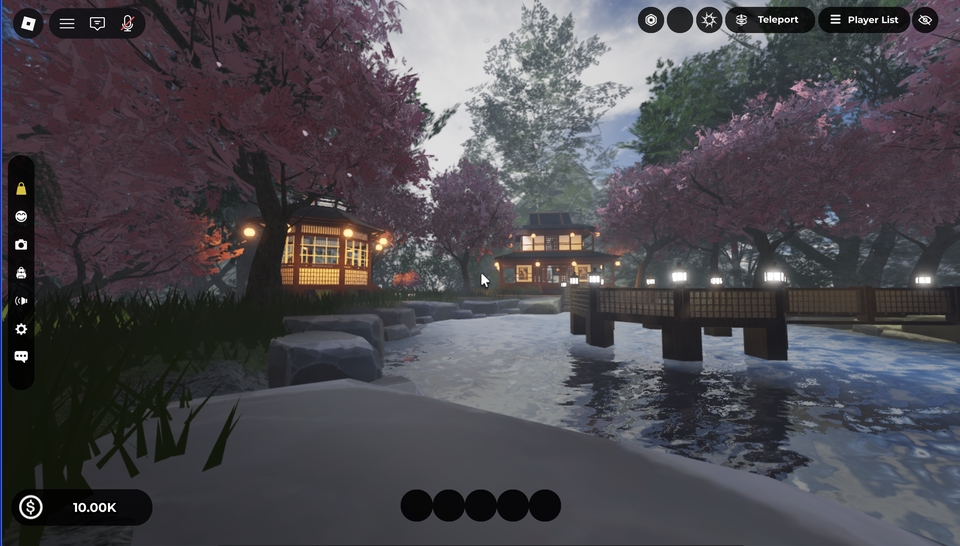Click the dollar sign currency button
The width and height of the screenshot is (960, 546).
point(31,507)
